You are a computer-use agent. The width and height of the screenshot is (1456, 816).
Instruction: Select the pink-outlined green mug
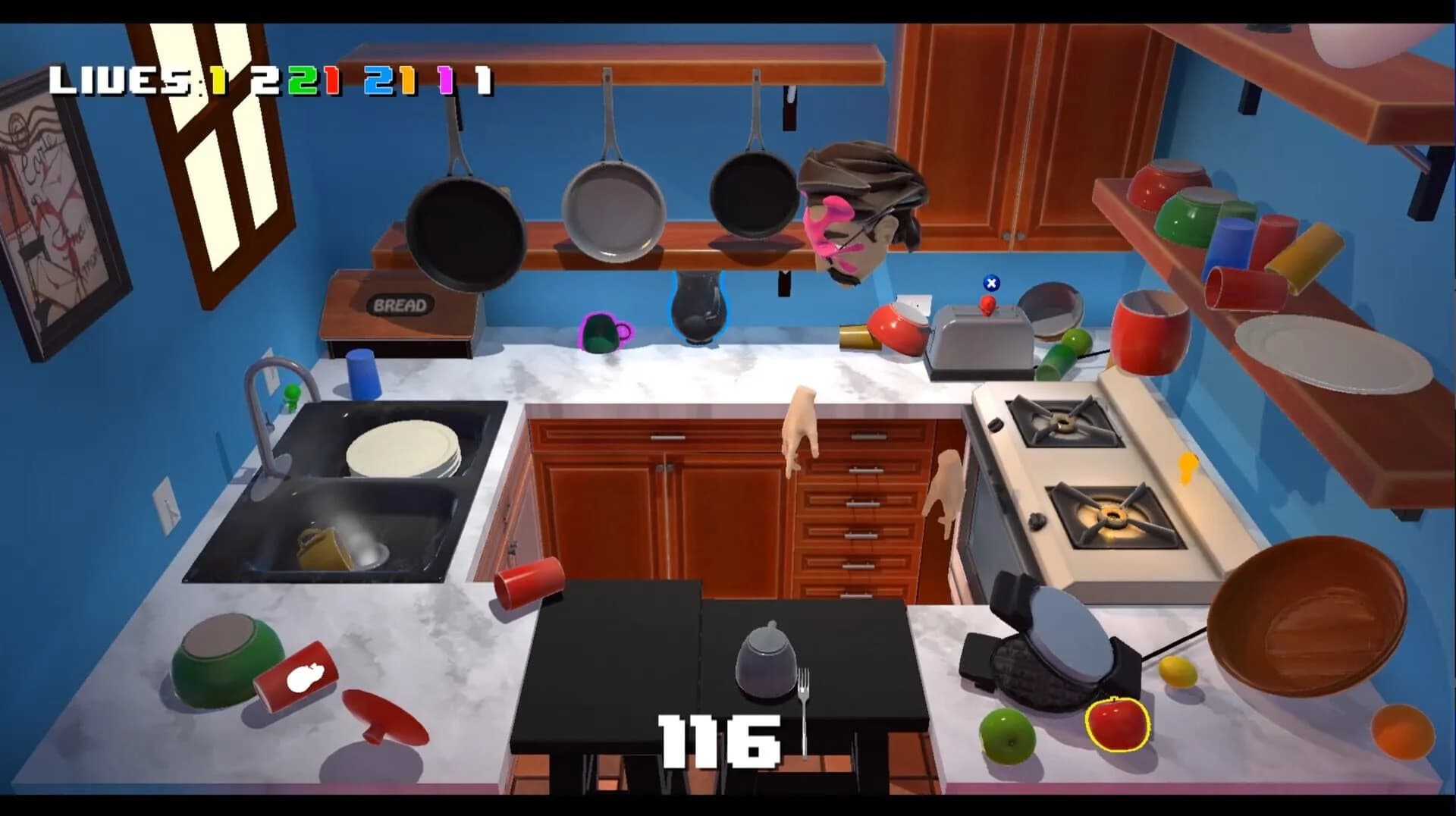(x=601, y=332)
